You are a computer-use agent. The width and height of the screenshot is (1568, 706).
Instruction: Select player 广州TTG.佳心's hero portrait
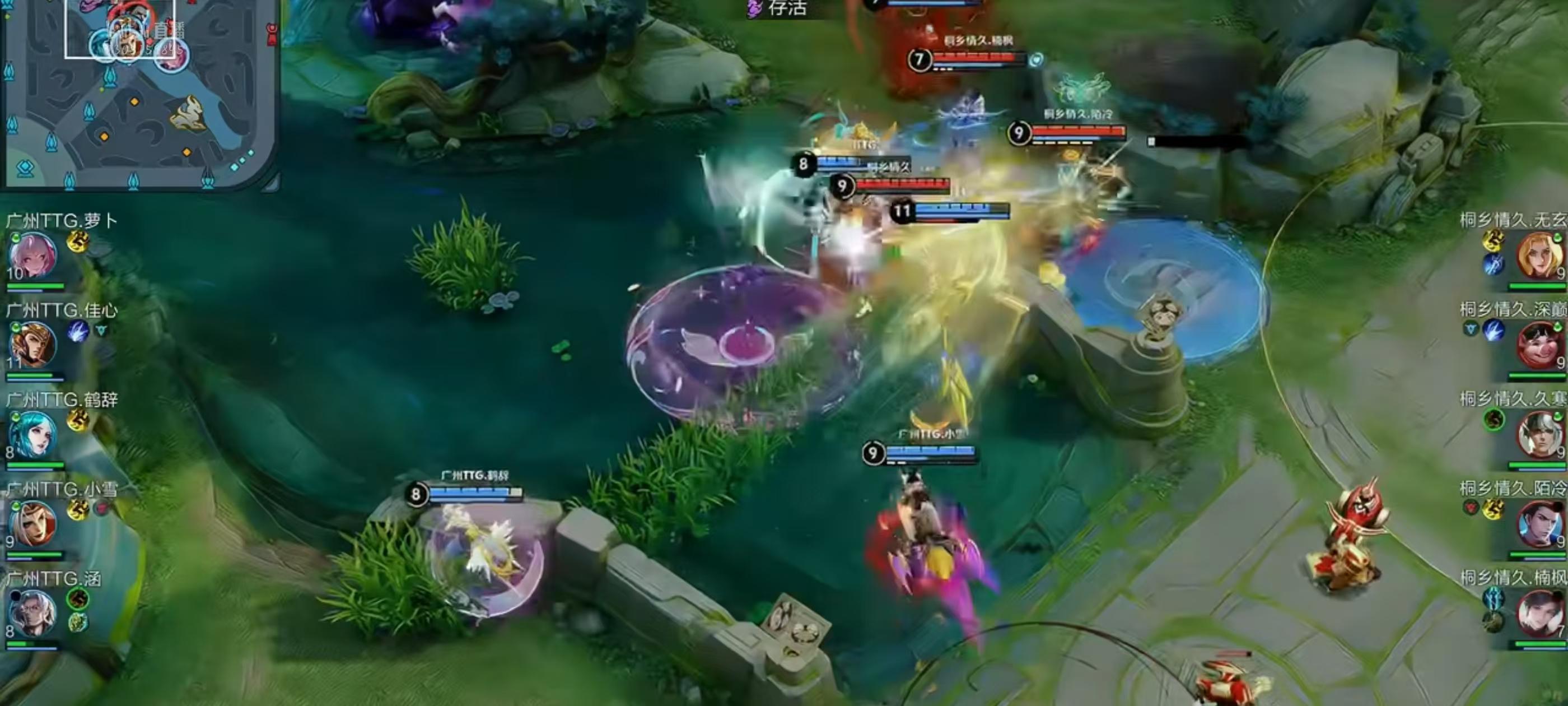click(34, 345)
